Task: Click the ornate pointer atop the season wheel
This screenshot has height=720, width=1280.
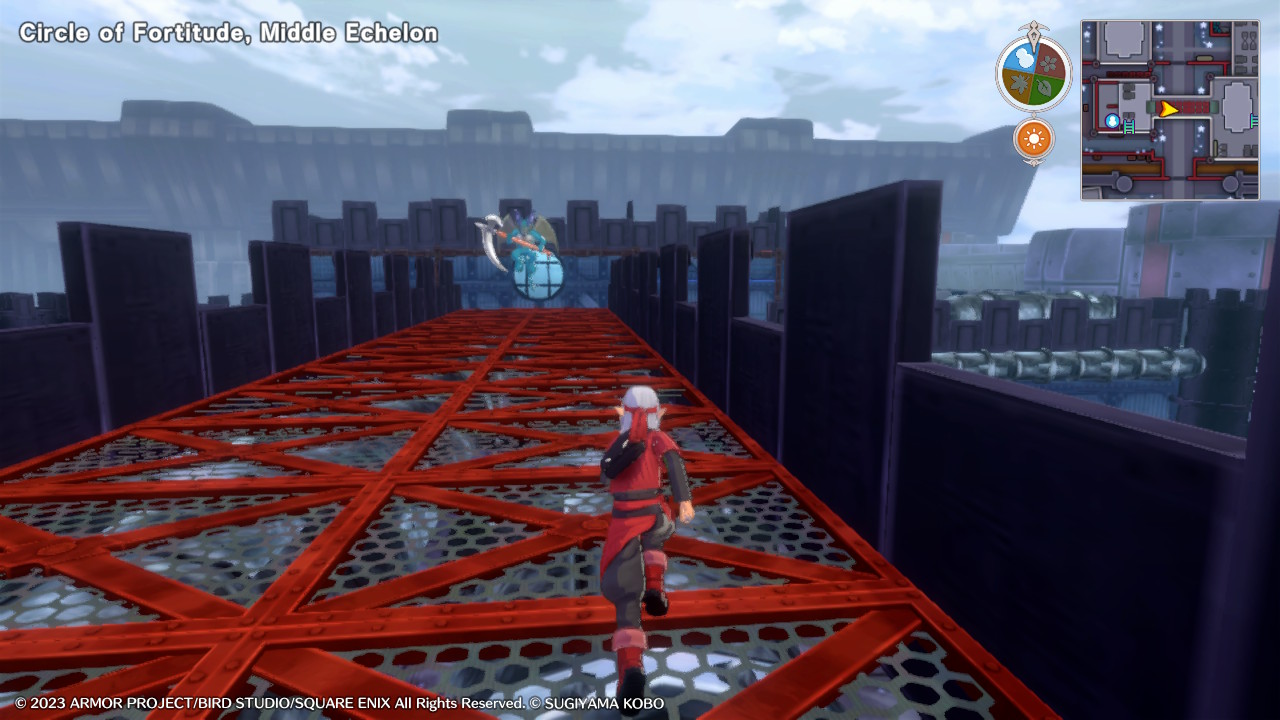Action: click(x=1032, y=30)
